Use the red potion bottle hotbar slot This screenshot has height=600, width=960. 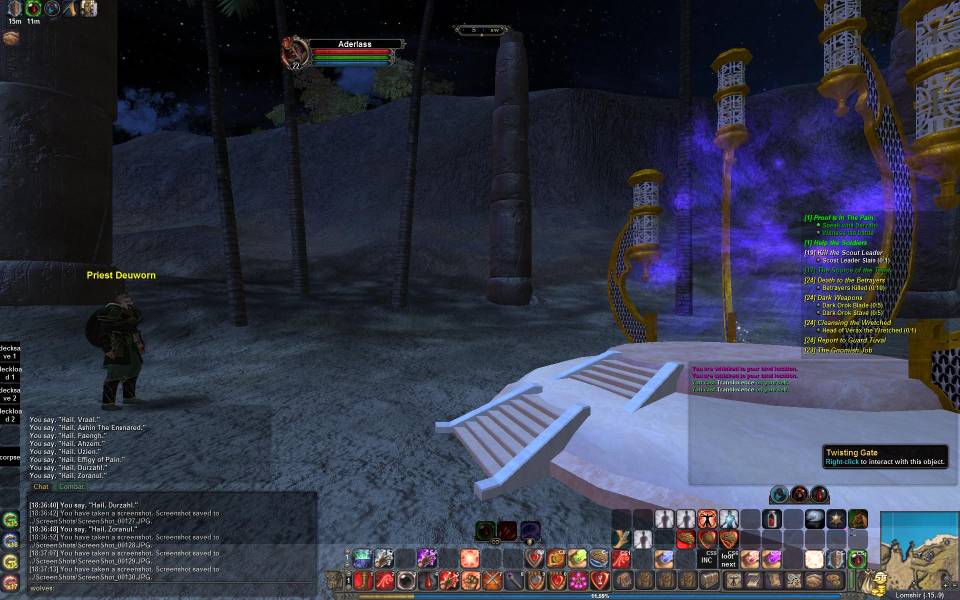coord(772,519)
